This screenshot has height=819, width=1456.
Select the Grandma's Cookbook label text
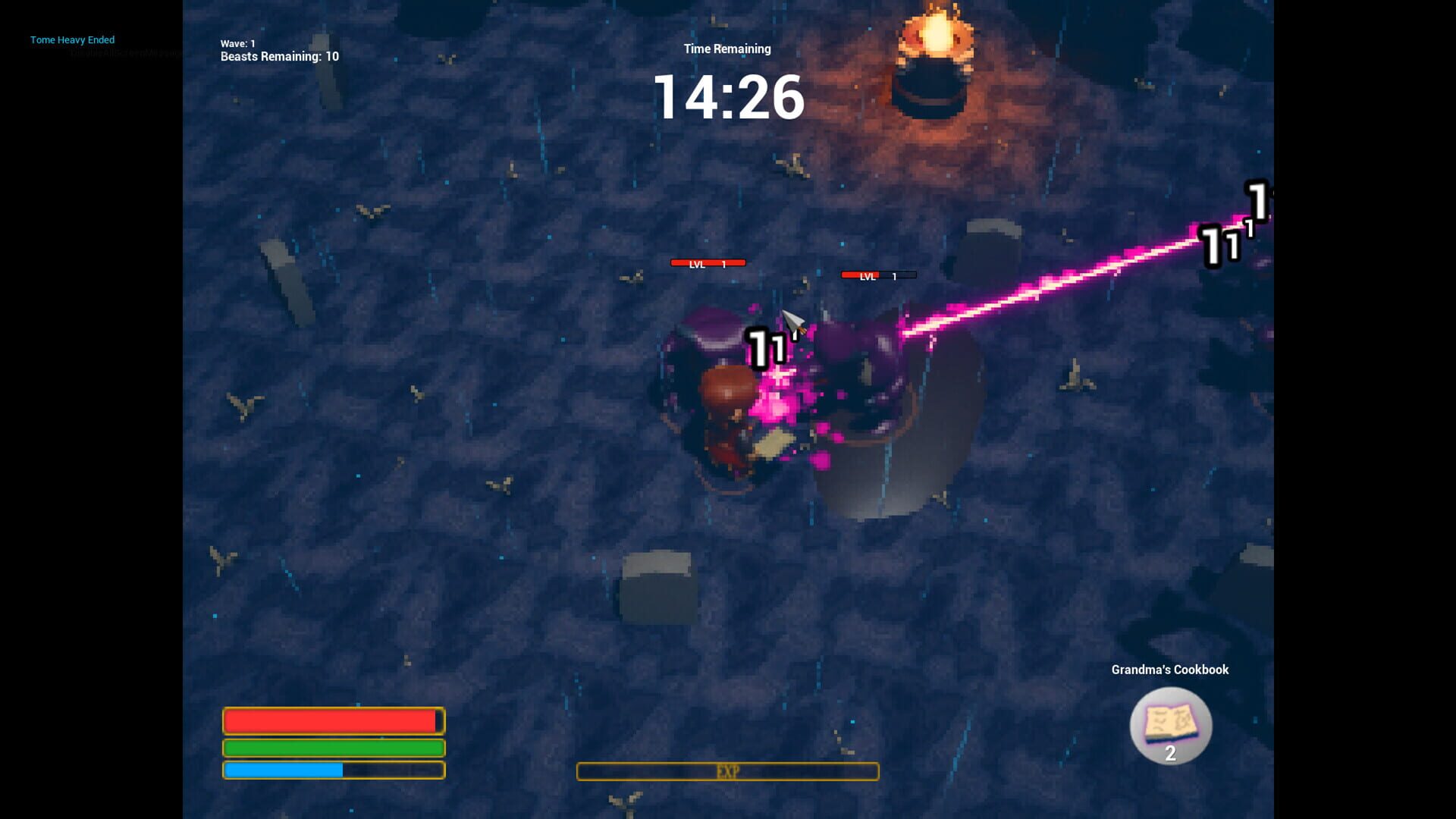coord(1169,670)
